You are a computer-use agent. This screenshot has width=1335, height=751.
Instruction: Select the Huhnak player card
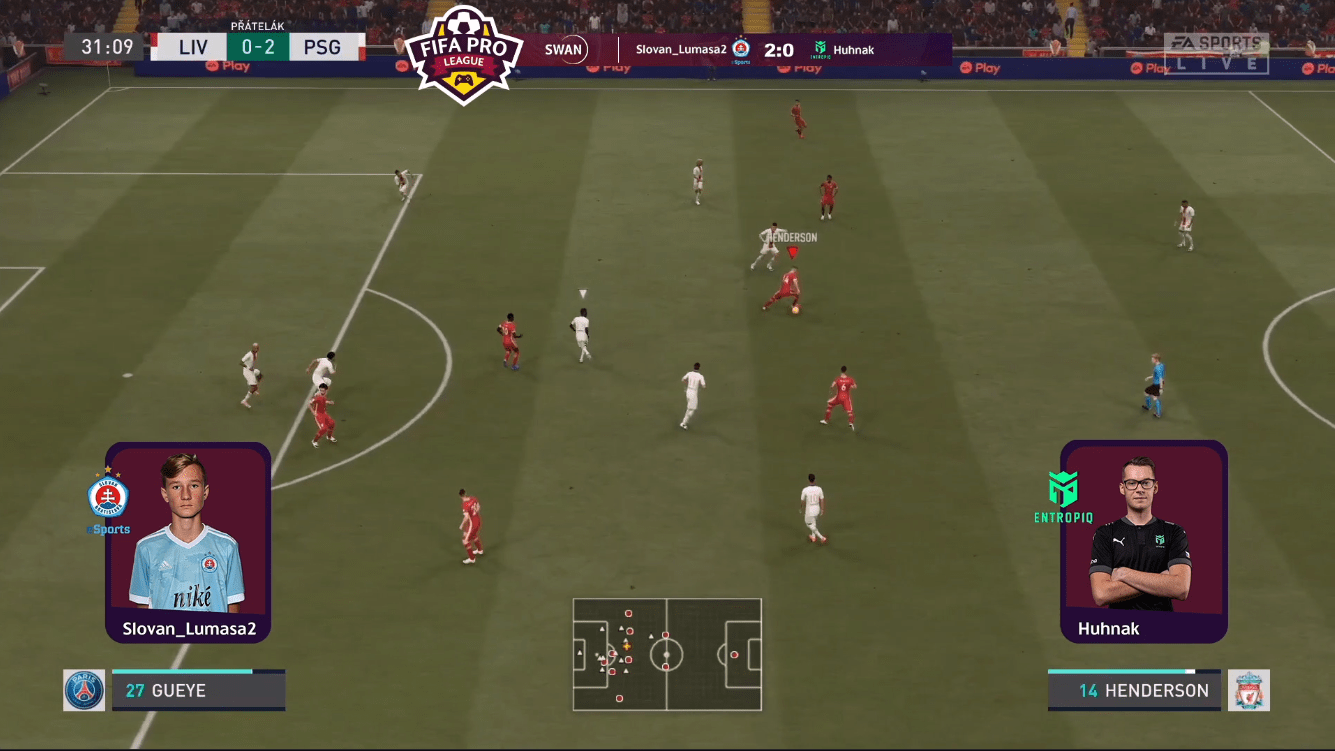(x=1143, y=541)
